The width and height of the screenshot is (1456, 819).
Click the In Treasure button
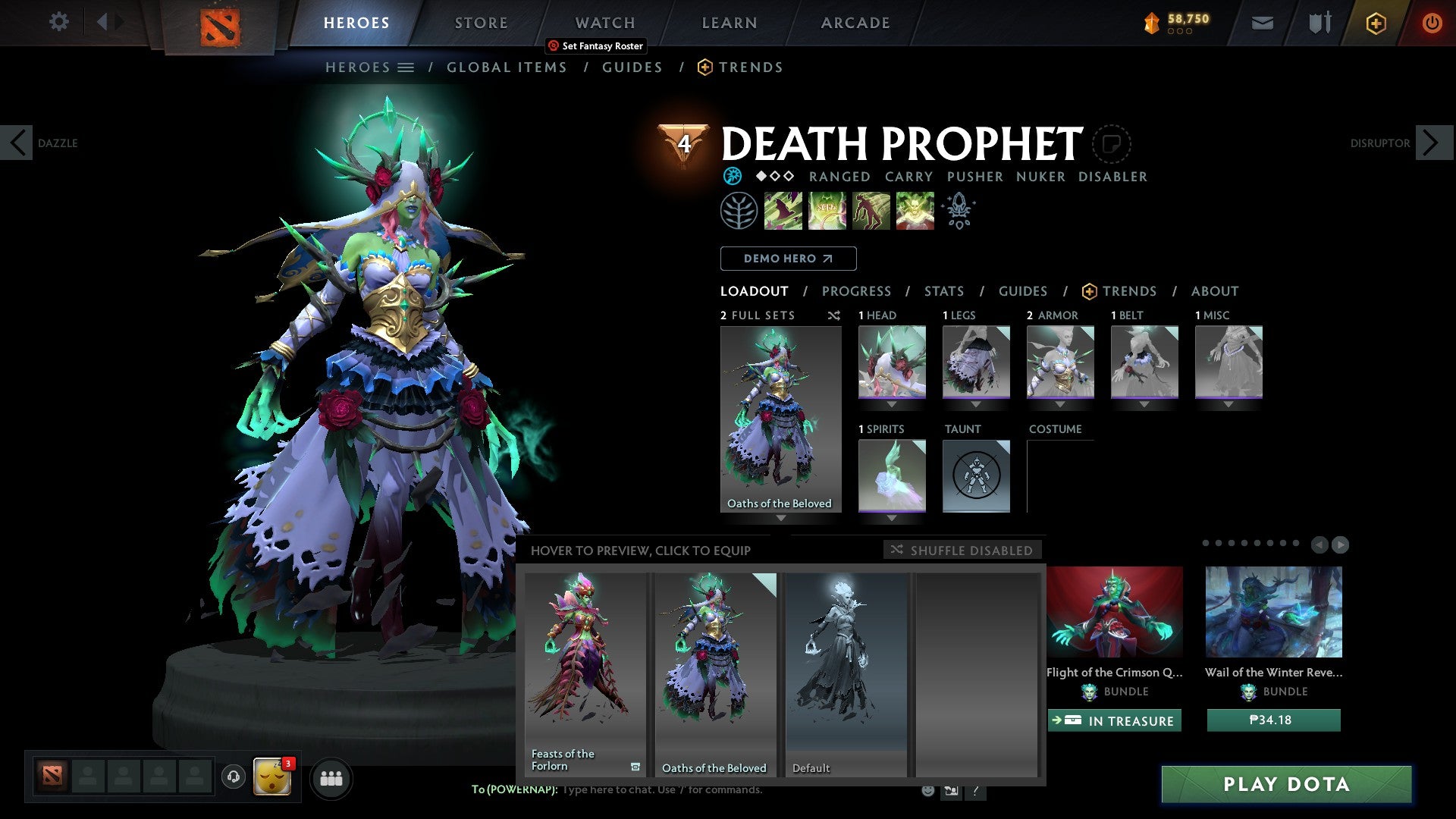point(1114,720)
